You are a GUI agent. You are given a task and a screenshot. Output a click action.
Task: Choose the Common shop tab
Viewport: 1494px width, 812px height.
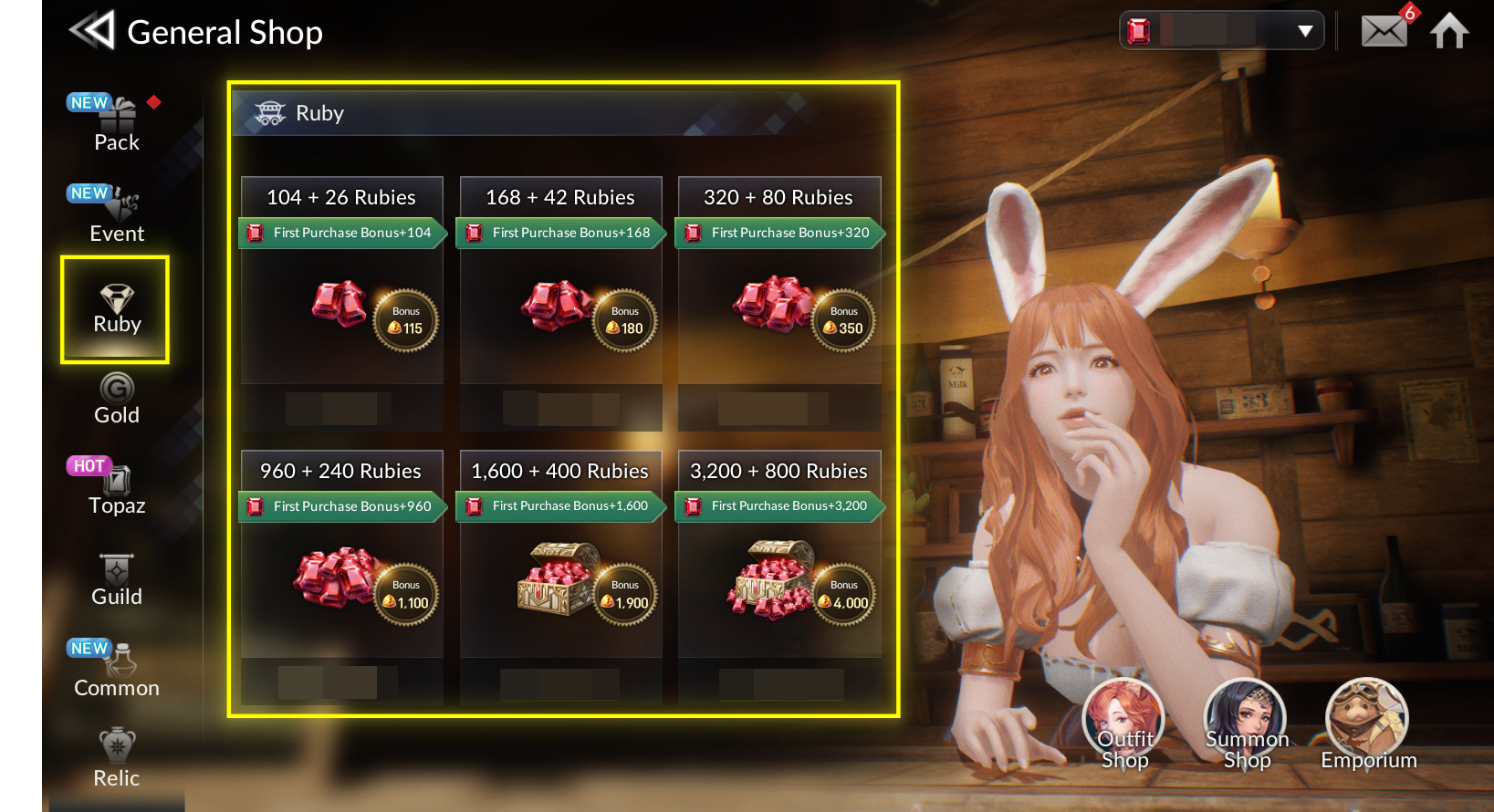pyautogui.click(x=117, y=671)
